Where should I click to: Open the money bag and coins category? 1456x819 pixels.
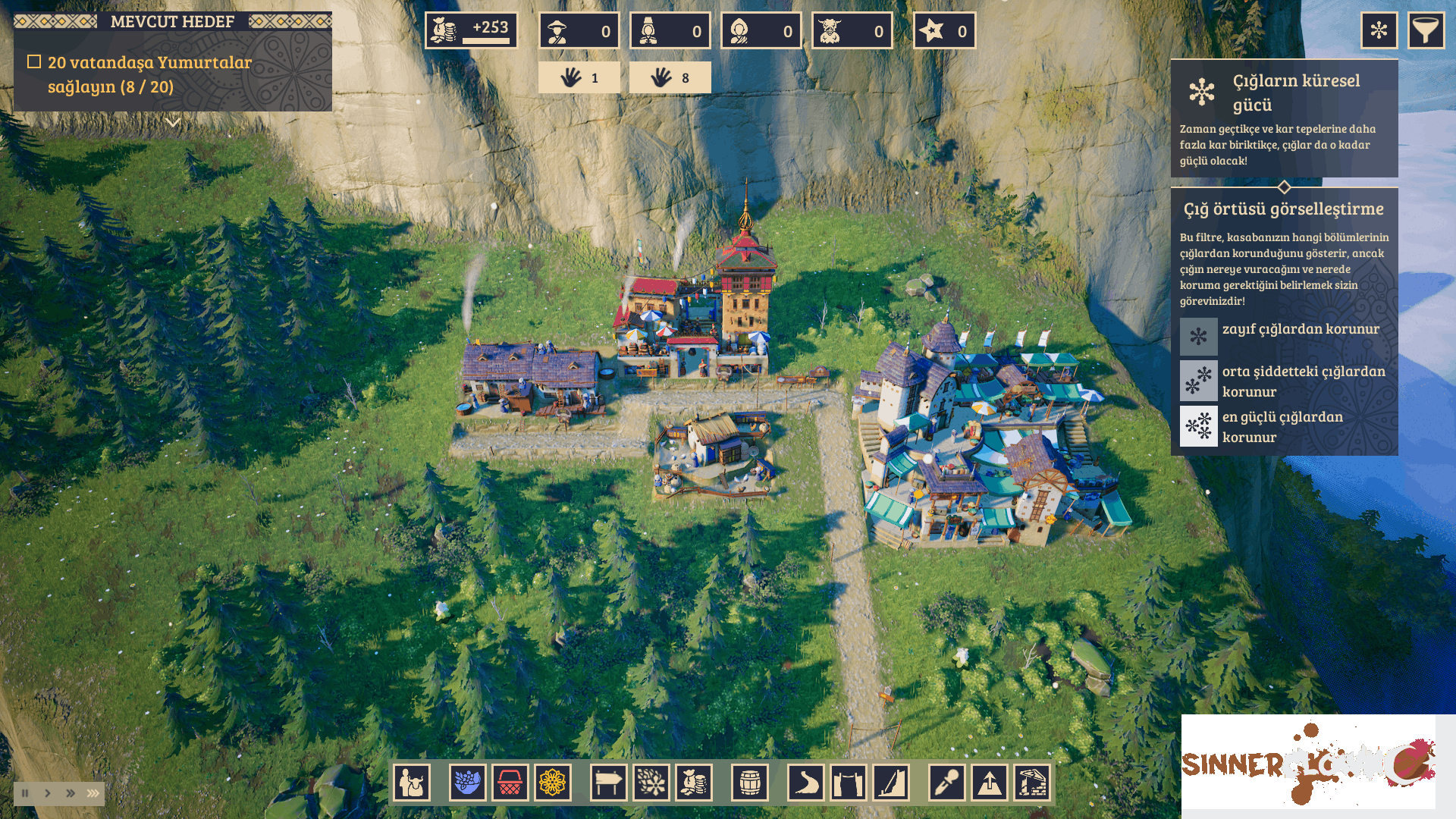click(693, 782)
